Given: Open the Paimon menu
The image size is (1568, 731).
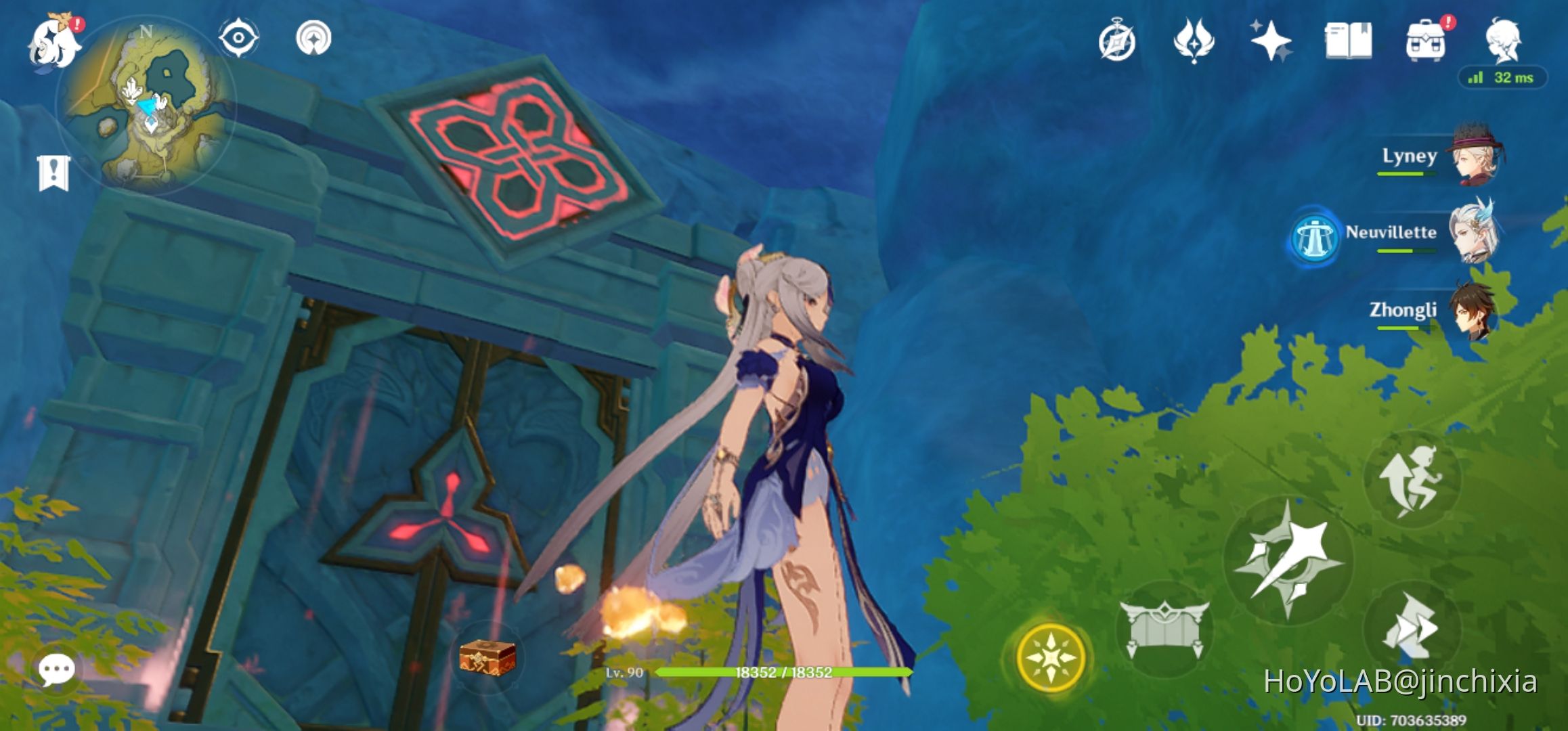Looking at the screenshot, I should click(54, 39).
